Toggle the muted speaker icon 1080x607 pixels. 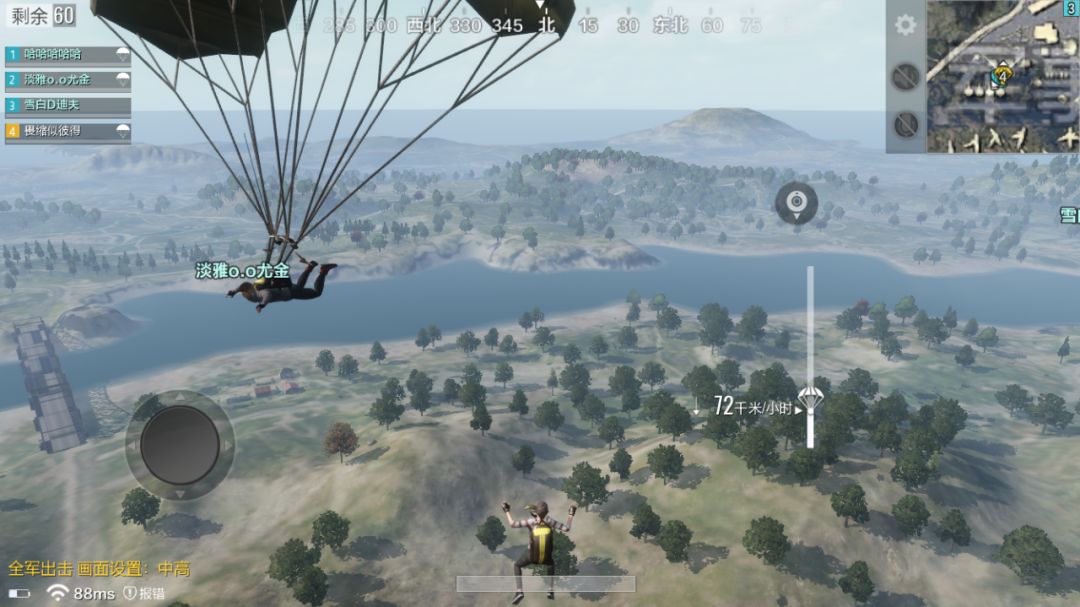click(x=905, y=77)
